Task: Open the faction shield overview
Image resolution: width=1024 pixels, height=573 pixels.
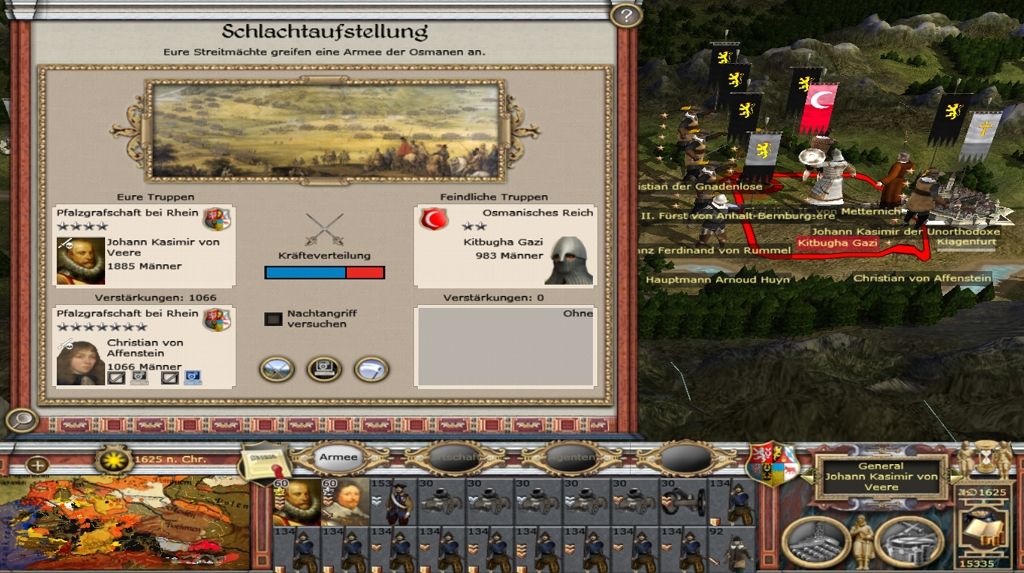Action: [x=773, y=464]
